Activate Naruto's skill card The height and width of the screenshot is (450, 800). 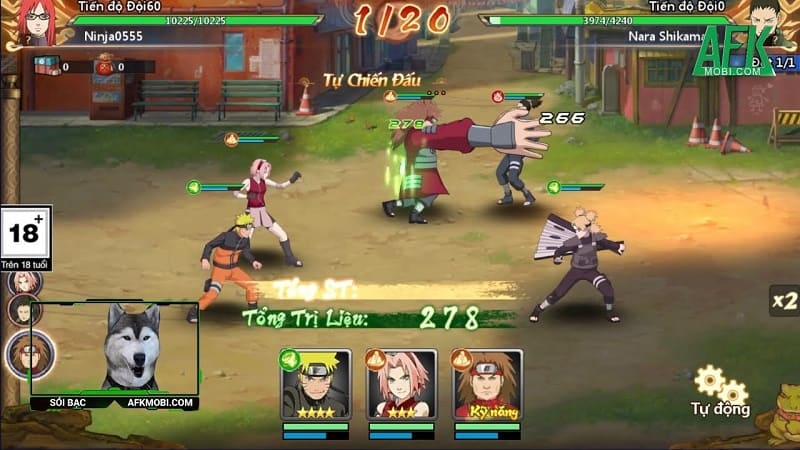pyautogui.click(x=316, y=385)
